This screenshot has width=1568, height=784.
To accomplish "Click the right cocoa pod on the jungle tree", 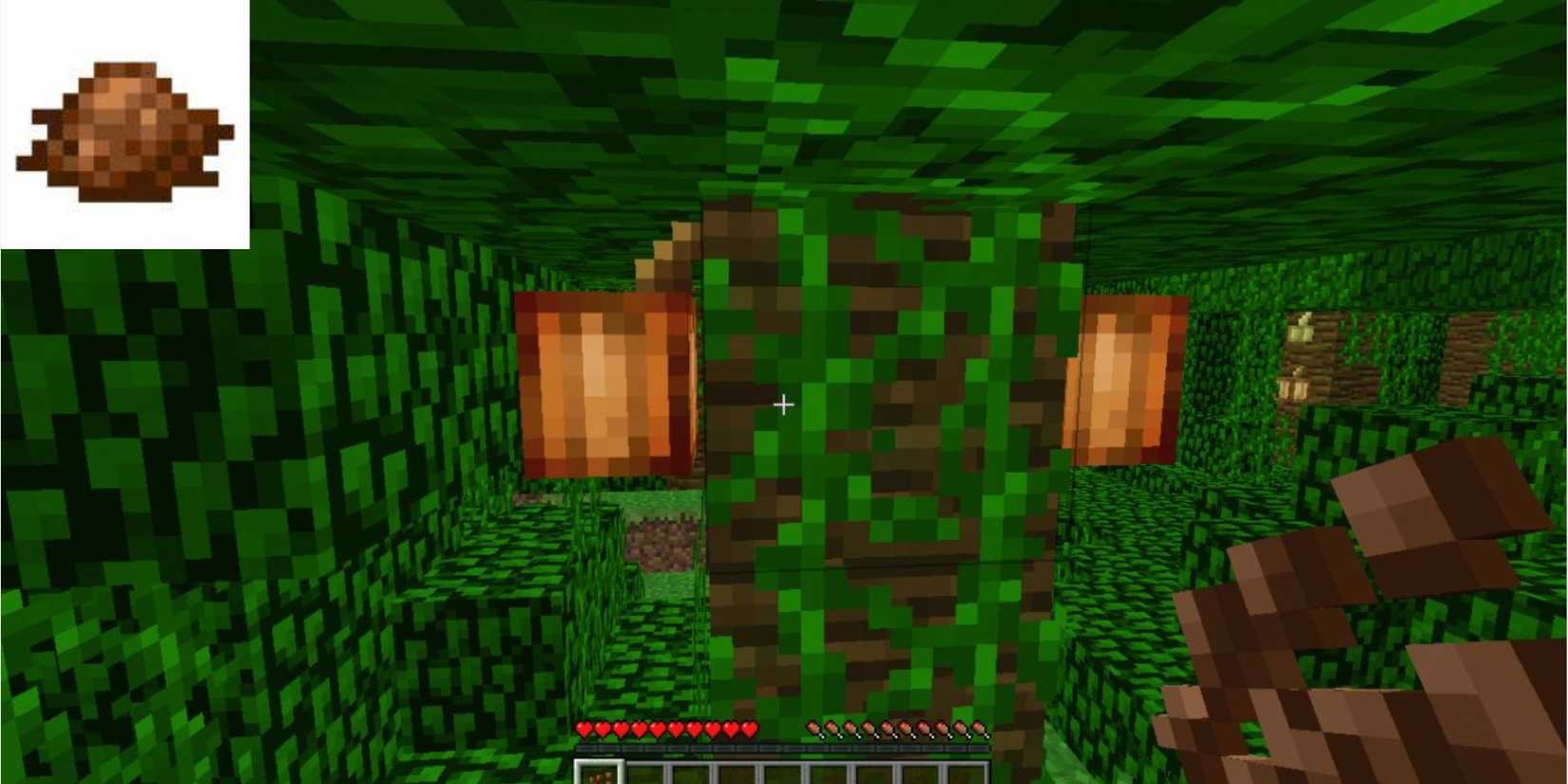I will pyautogui.click(x=1126, y=380).
